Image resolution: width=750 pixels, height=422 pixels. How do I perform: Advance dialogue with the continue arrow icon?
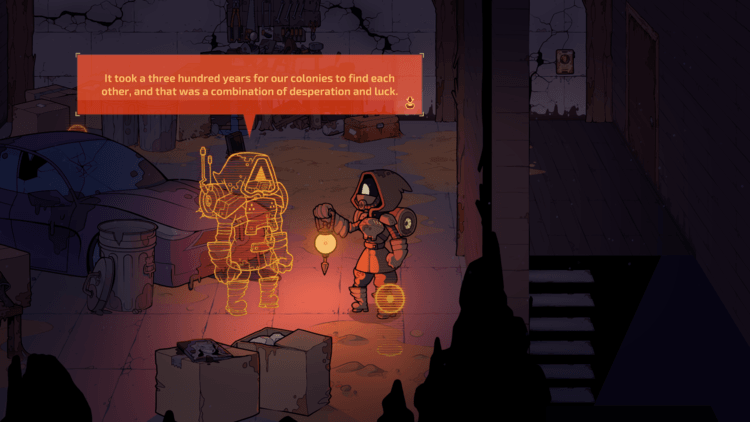pyautogui.click(x=409, y=101)
